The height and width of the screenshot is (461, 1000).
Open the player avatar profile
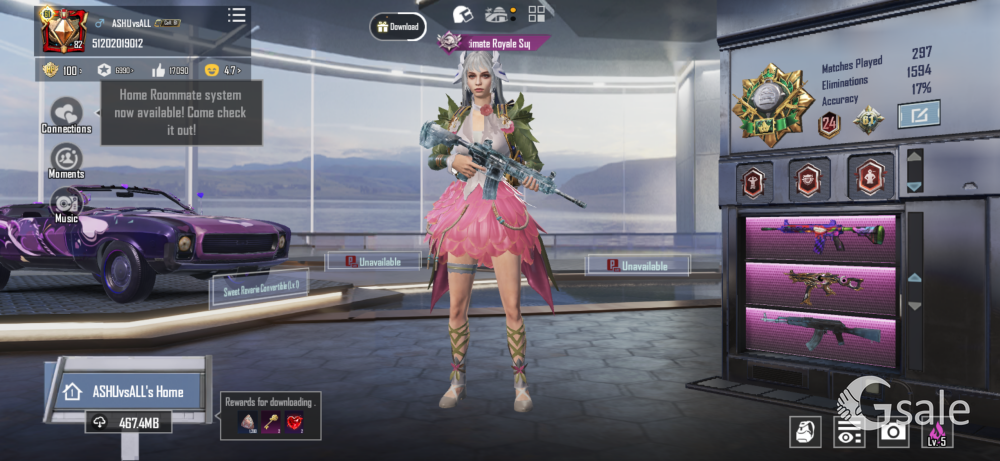(61, 30)
